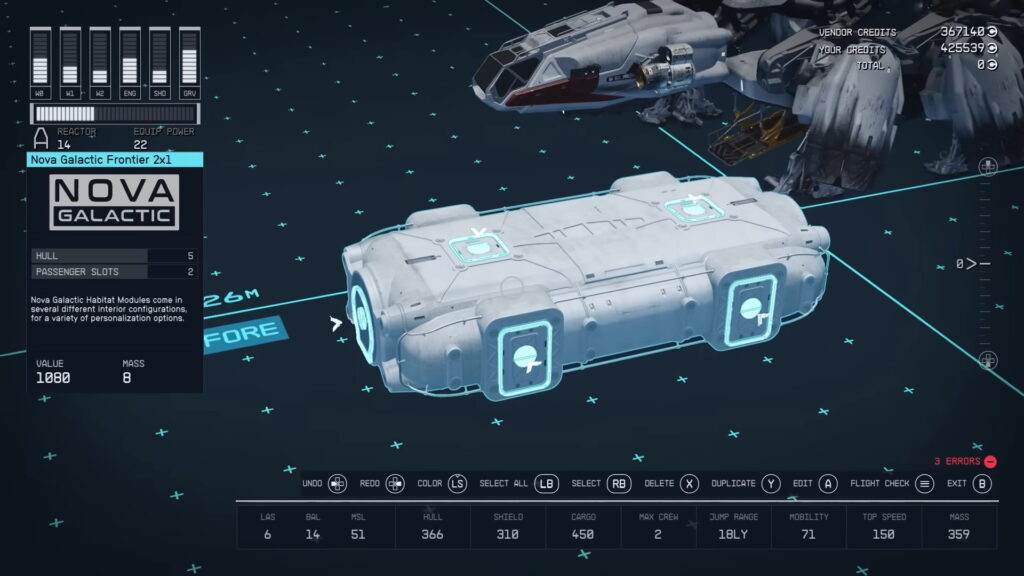
Task: Delete the selected module via Delete label
Action: pos(659,484)
